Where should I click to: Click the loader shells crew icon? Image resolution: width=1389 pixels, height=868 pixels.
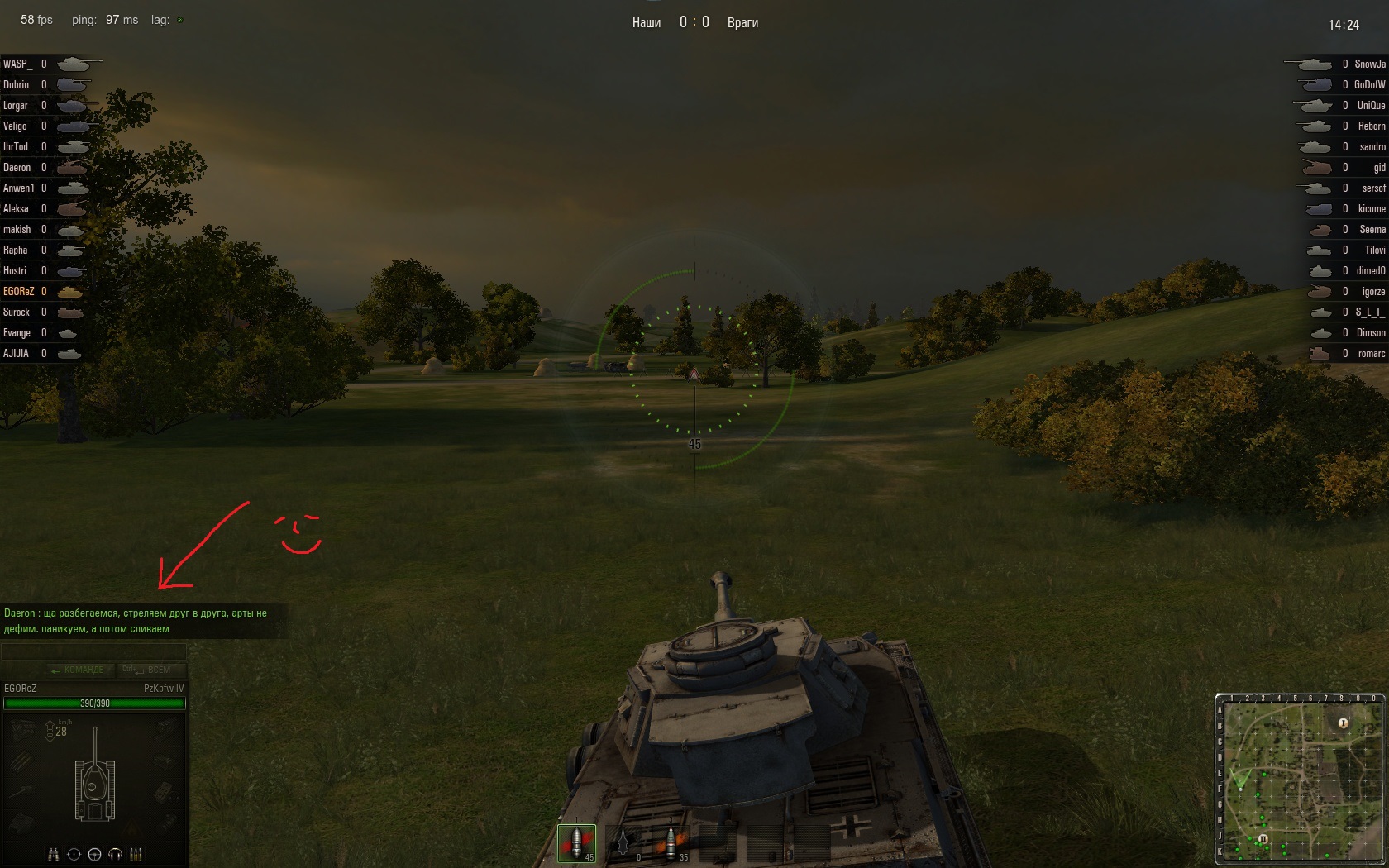137,854
